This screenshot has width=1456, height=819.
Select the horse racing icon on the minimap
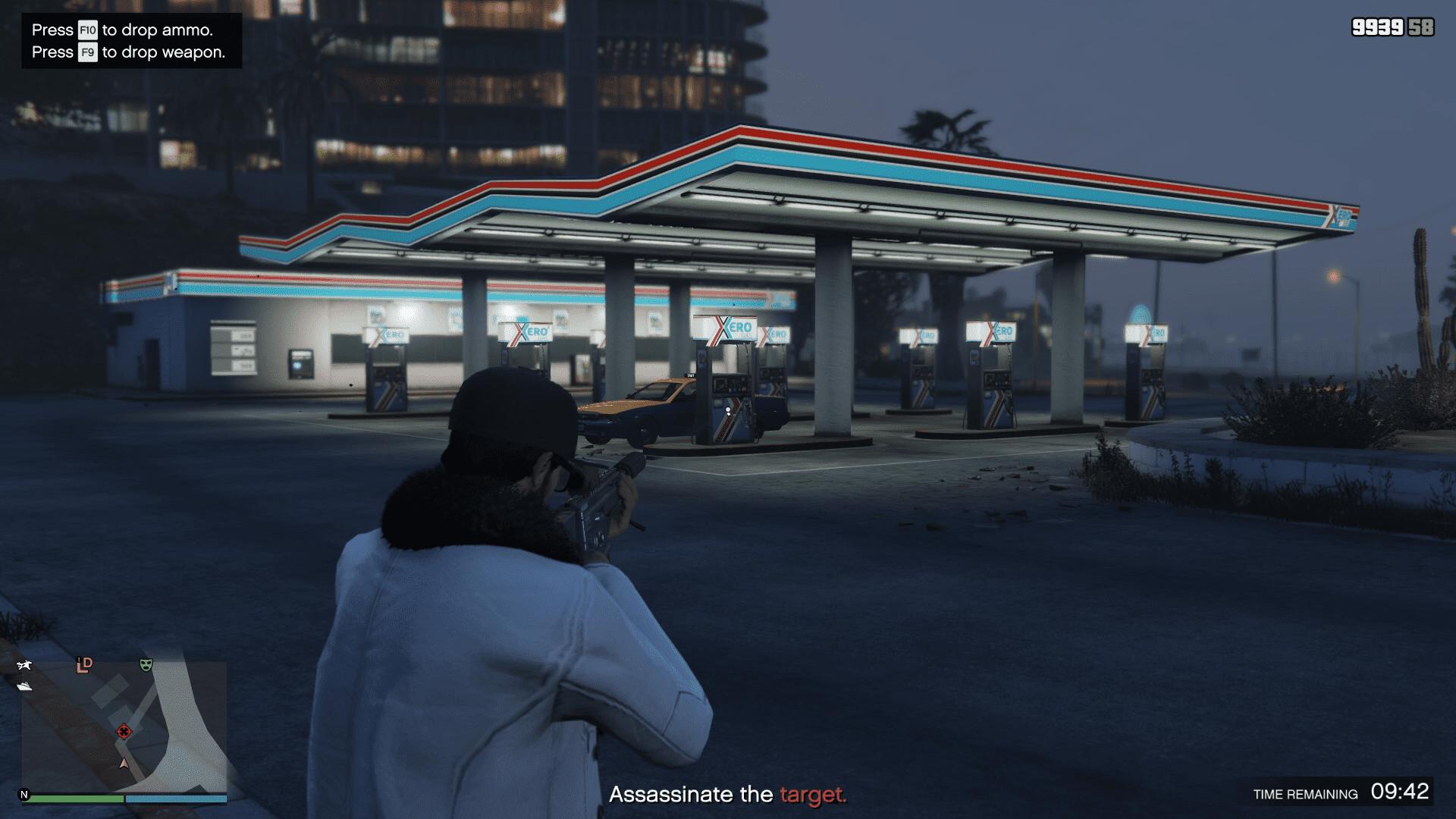[24, 665]
